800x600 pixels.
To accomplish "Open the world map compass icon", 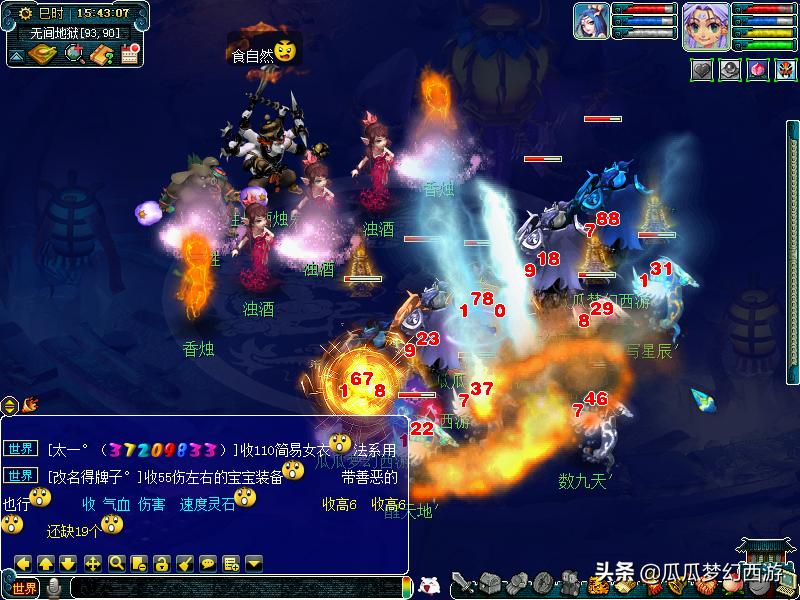I will (41, 54).
